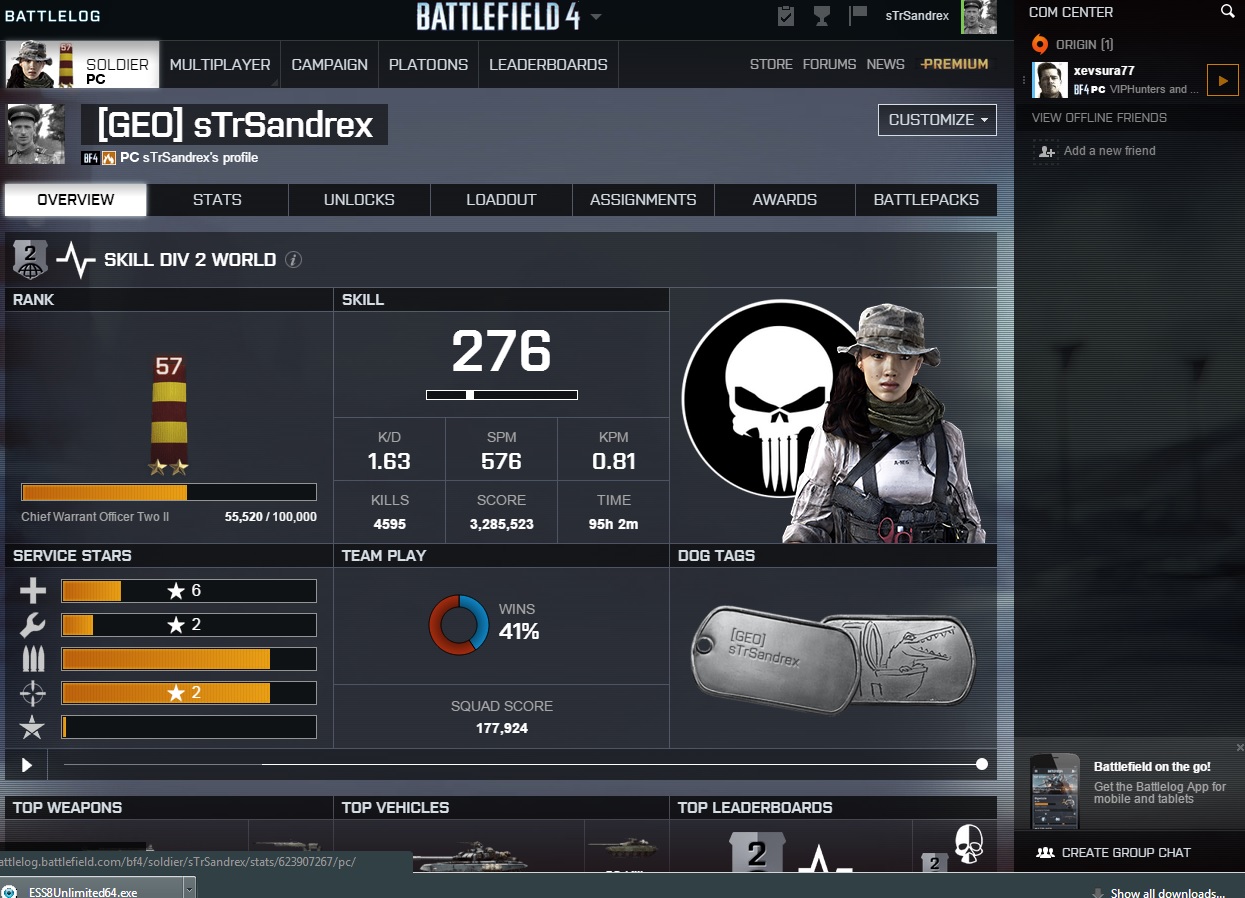Switch to the Awards tab

click(784, 200)
